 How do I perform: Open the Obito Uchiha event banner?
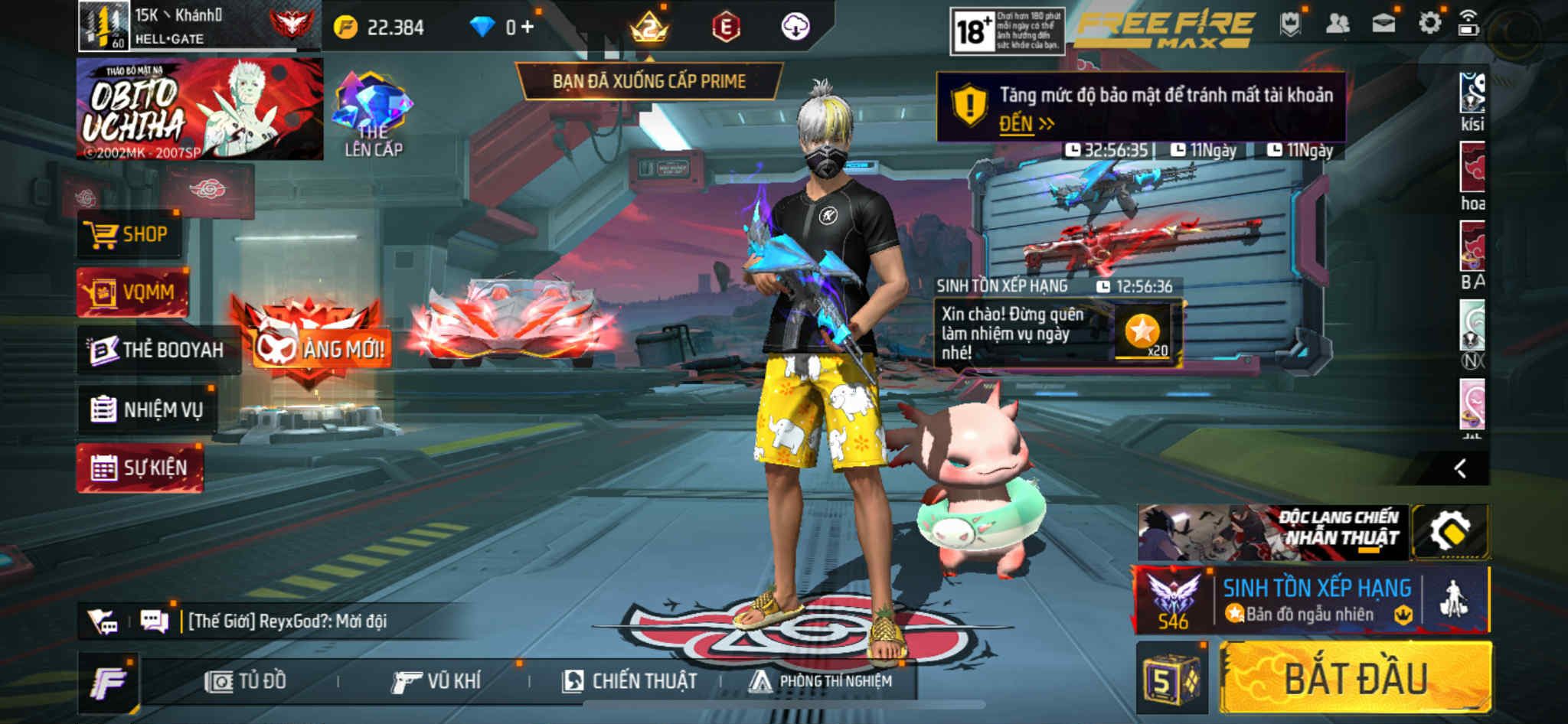pos(199,109)
